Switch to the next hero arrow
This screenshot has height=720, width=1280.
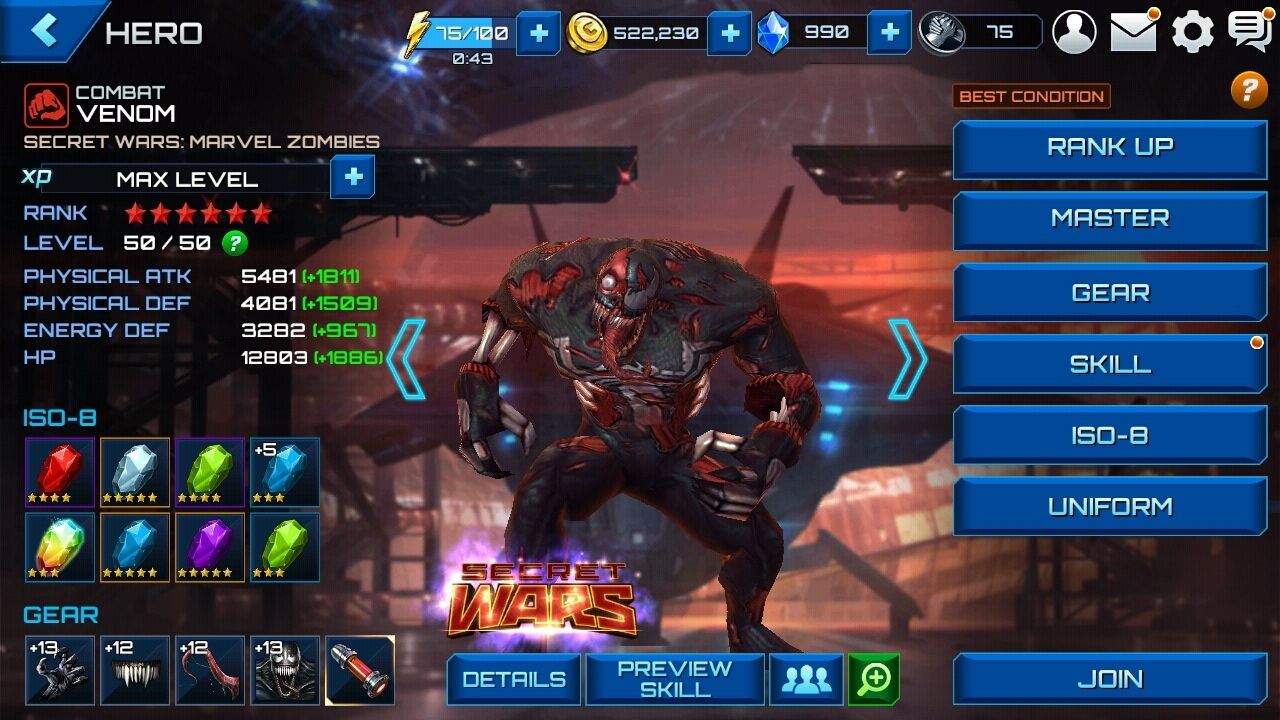coord(907,359)
